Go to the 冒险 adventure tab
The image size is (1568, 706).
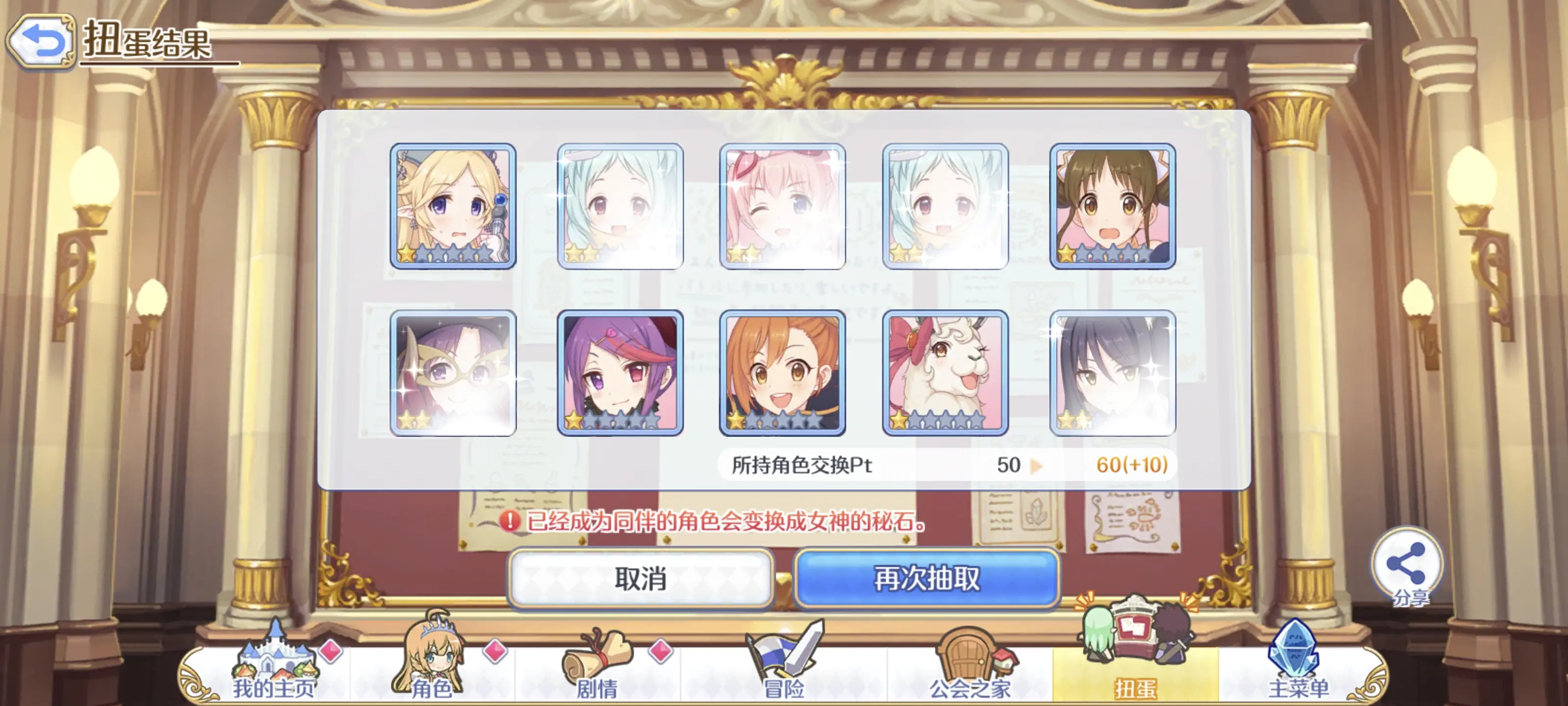coord(784,670)
